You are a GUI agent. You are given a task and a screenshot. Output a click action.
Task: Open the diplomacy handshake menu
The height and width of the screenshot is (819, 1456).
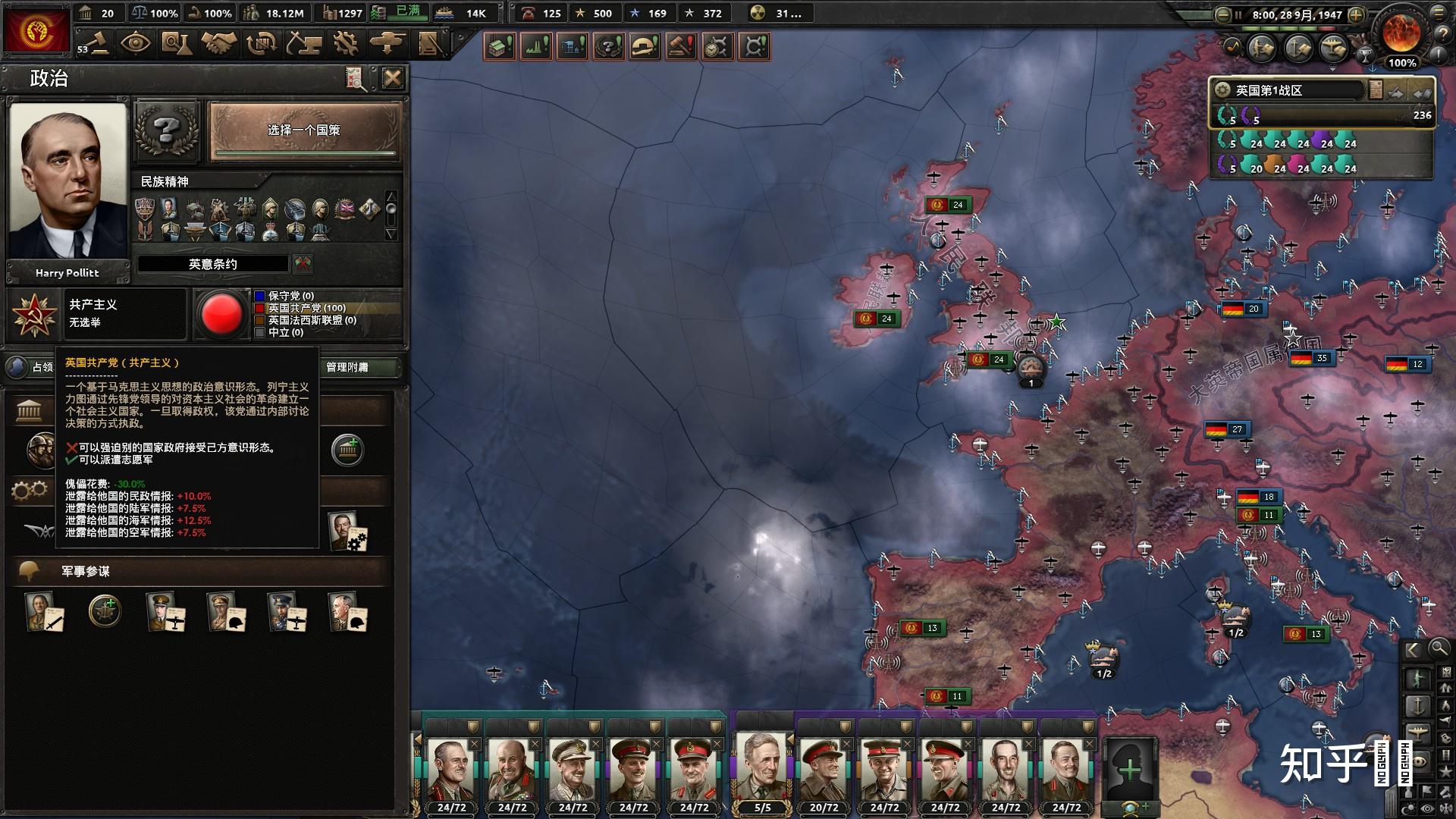(218, 43)
